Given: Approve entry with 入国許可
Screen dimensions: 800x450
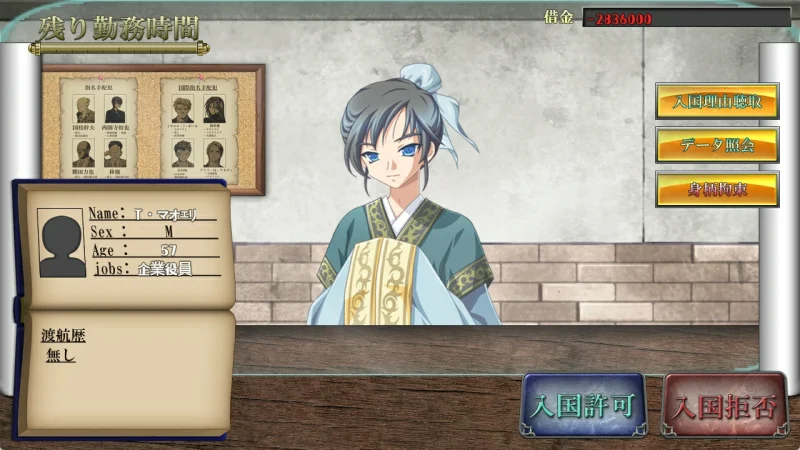Looking at the screenshot, I should 581,405.
